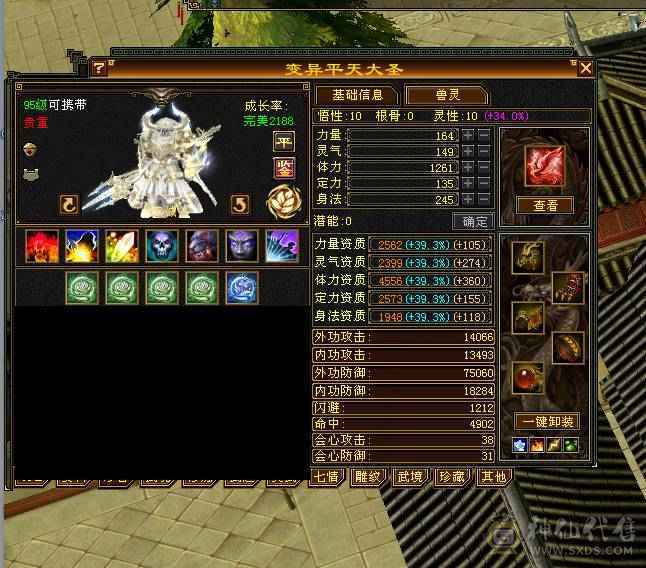Select the skull skill icon
646x568 pixels.
[x=160, y=246]
